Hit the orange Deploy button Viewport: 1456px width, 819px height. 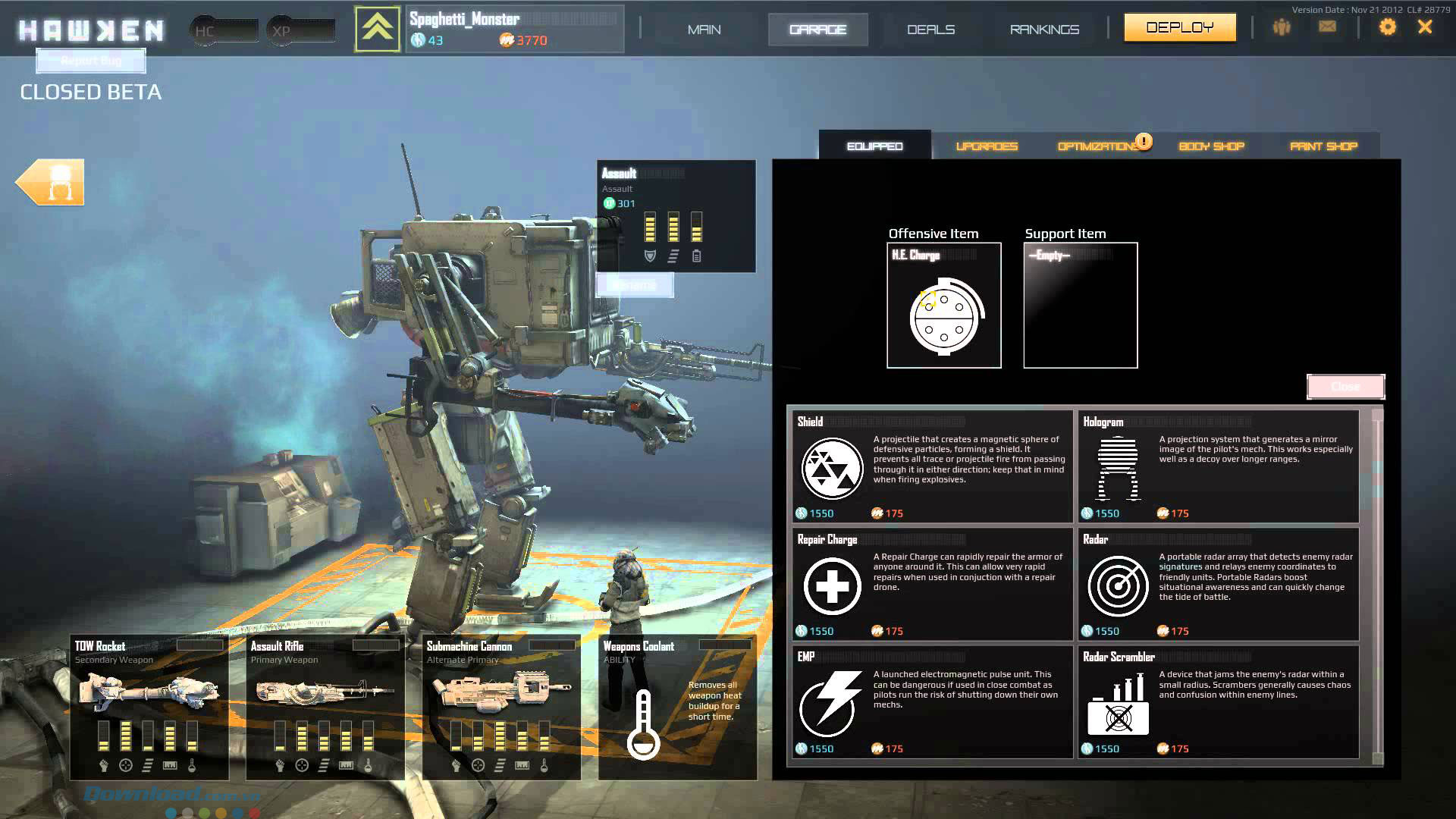coord(1179,28)
